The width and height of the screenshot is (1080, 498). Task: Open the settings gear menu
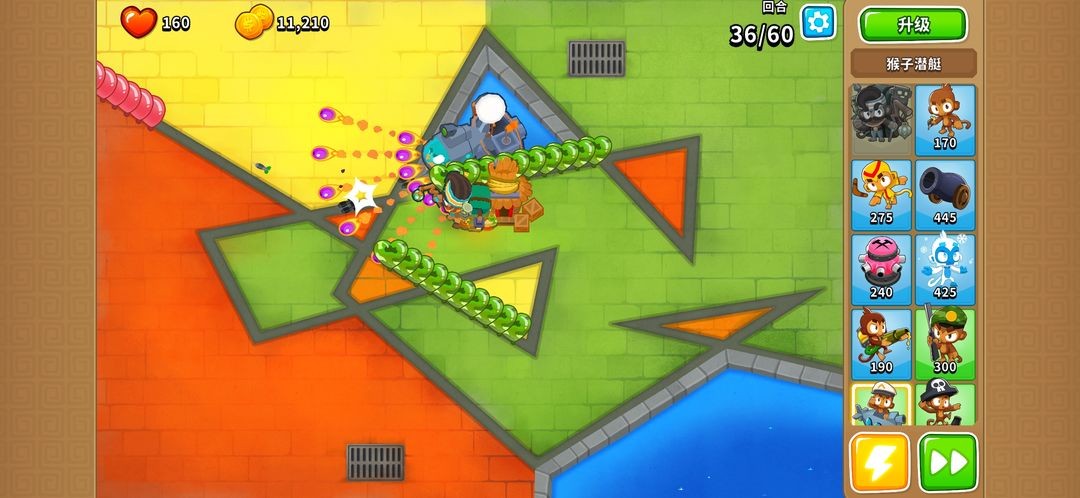tap(817, 22)
